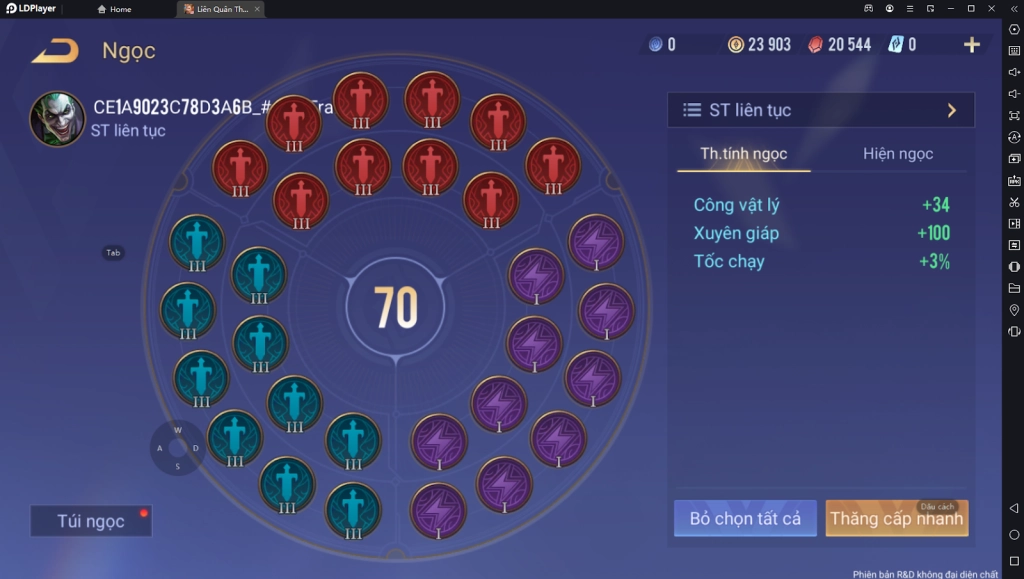
Task: Open the Túi ngọc bag
Action: [91, 521]
